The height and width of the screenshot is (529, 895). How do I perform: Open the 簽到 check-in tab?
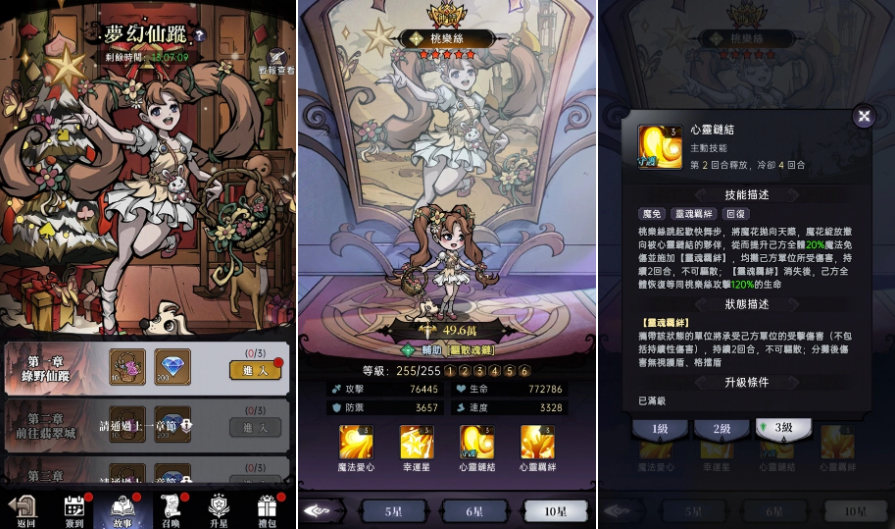[x=74, y=509]
